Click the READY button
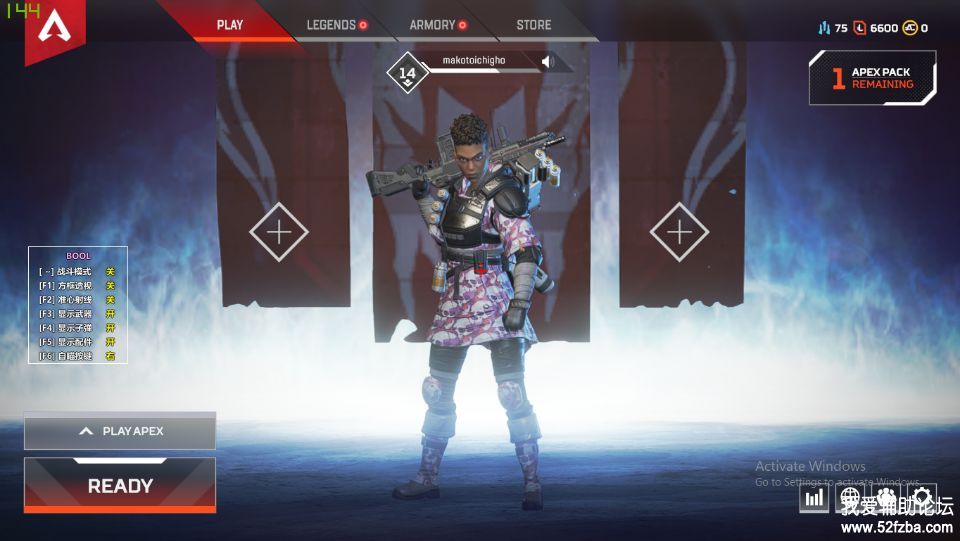This screenshot has width=960, height=541. [x=120, y=486]
